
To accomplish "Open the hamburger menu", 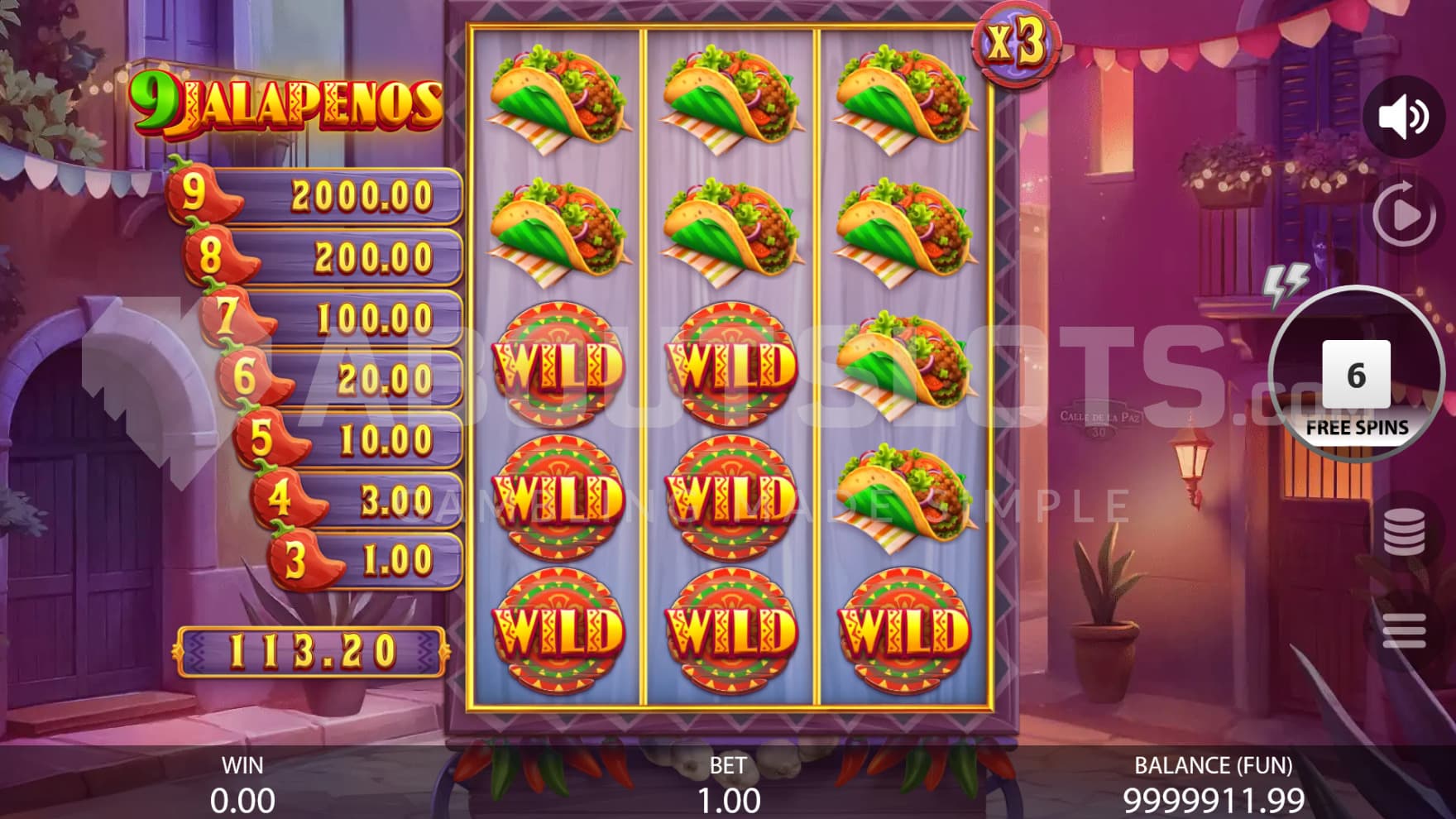I will pos(1403,631).
